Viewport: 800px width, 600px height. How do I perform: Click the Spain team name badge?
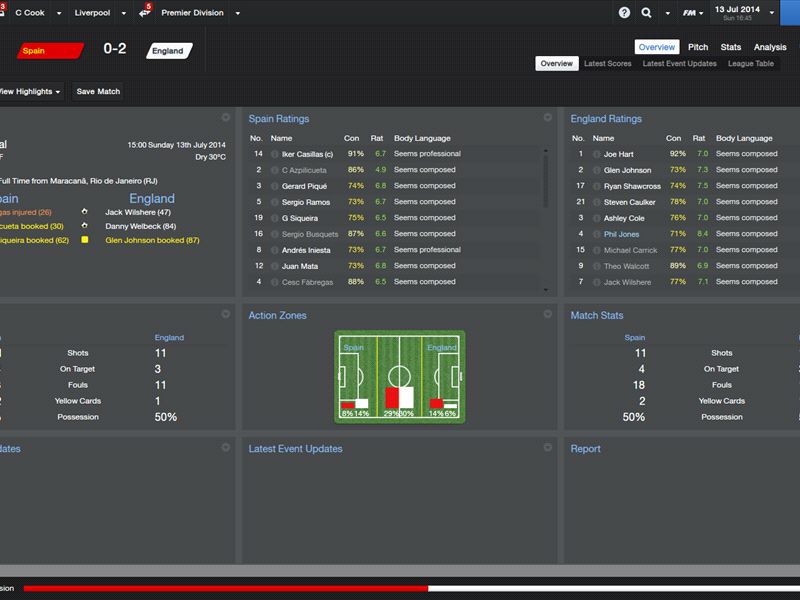pyautogui.click(x=48, y=50)
